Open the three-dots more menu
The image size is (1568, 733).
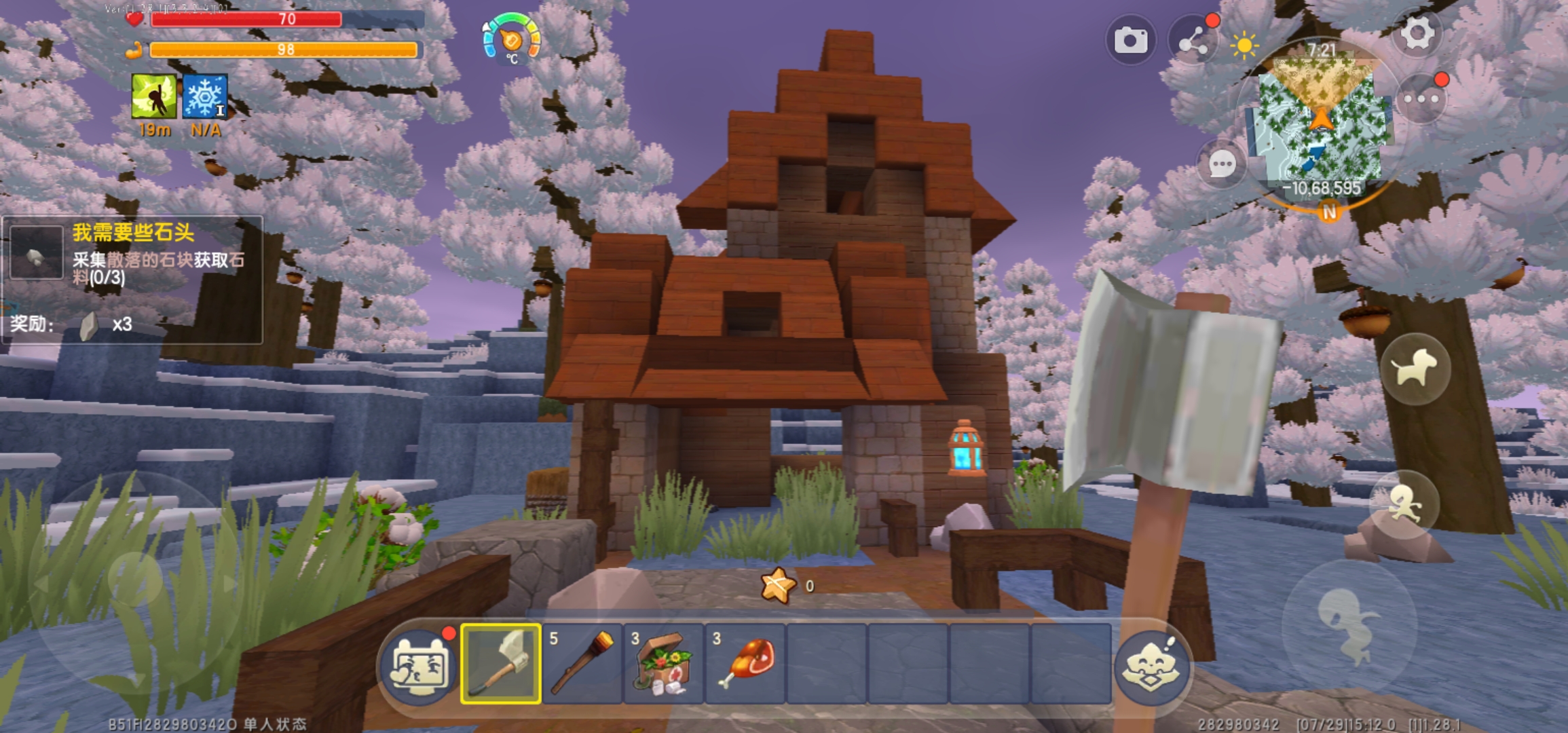[x=1421, y=100]
